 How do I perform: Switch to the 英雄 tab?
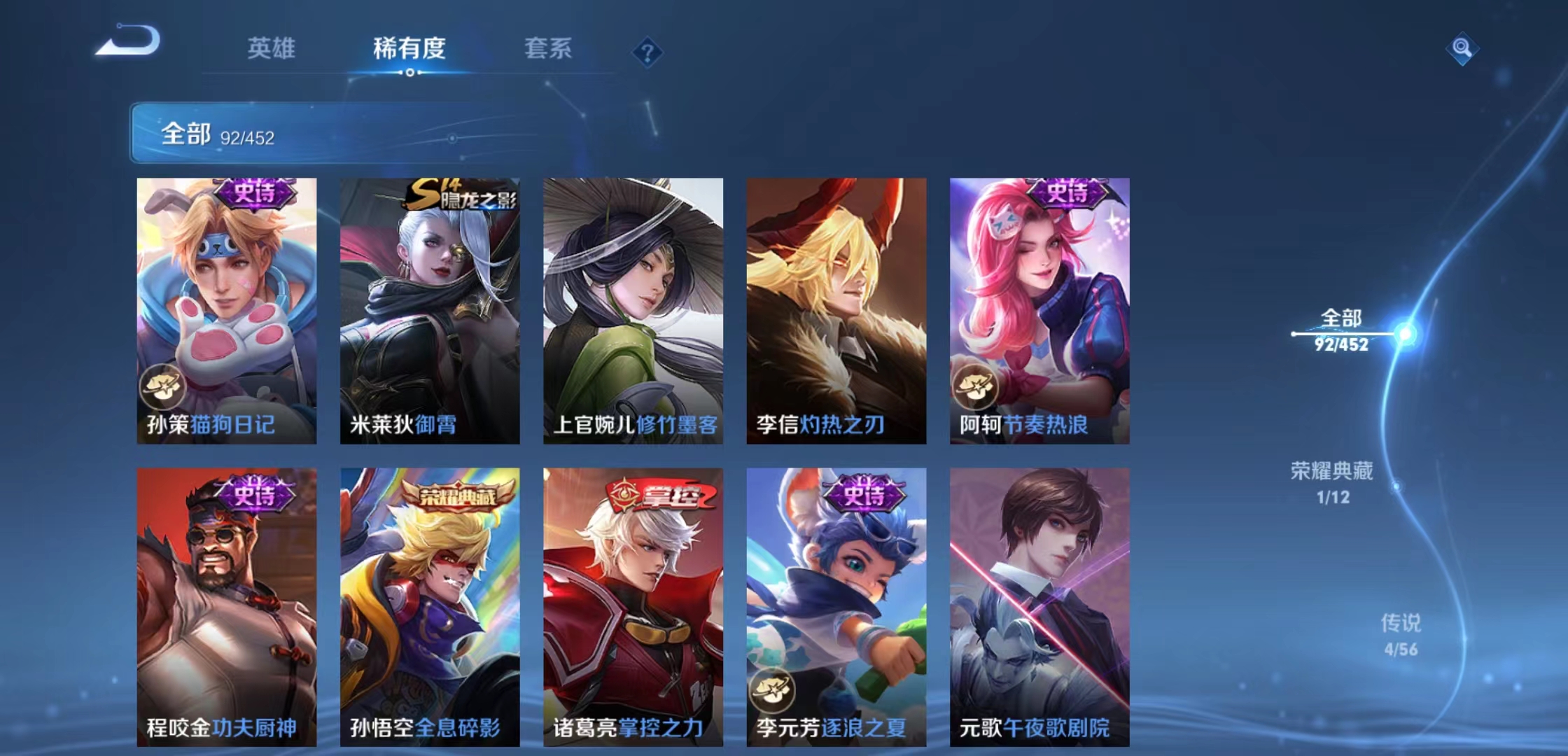(x=272, y=49)
